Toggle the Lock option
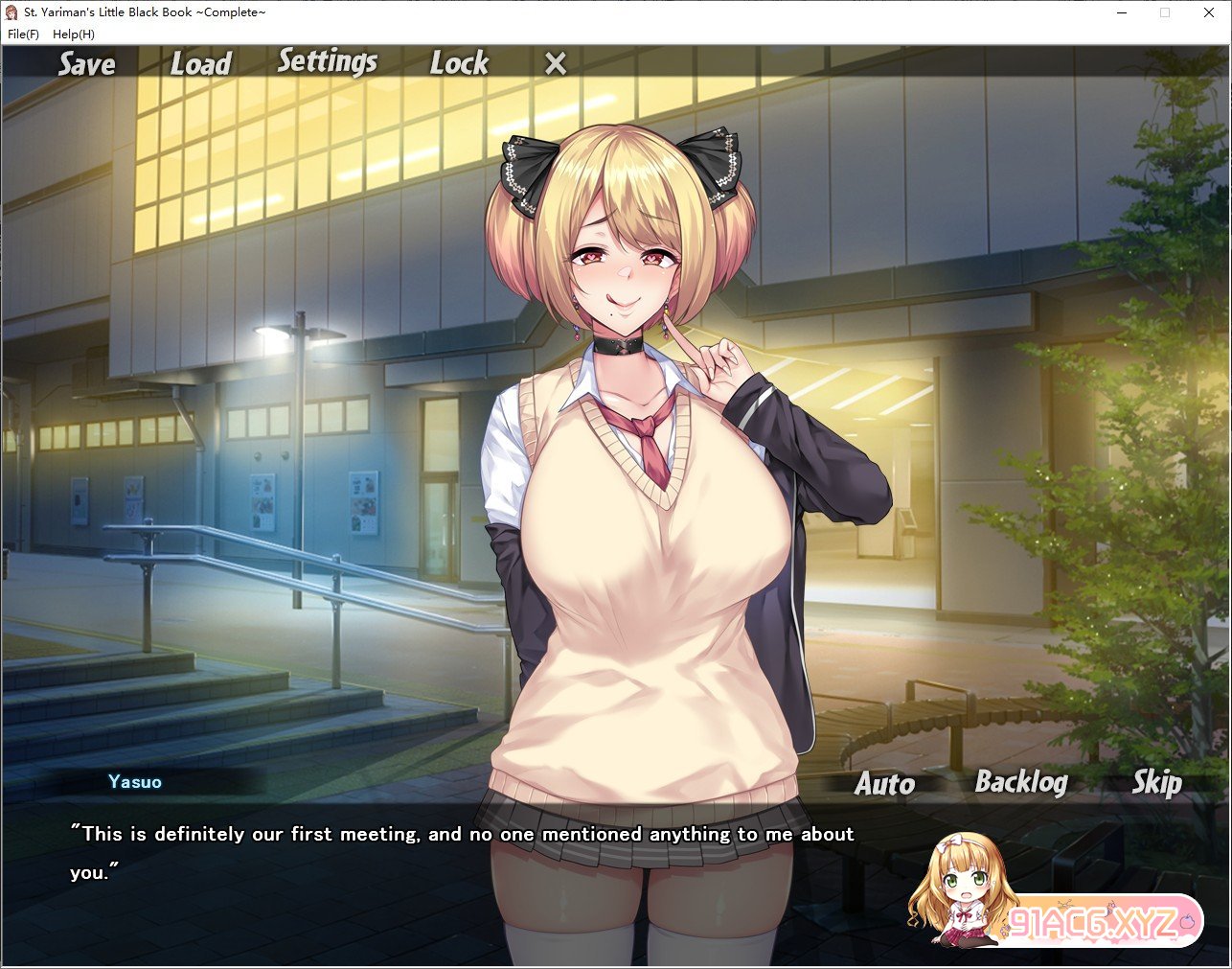This screenshot has width=1232, height=969. coord(459,63)
